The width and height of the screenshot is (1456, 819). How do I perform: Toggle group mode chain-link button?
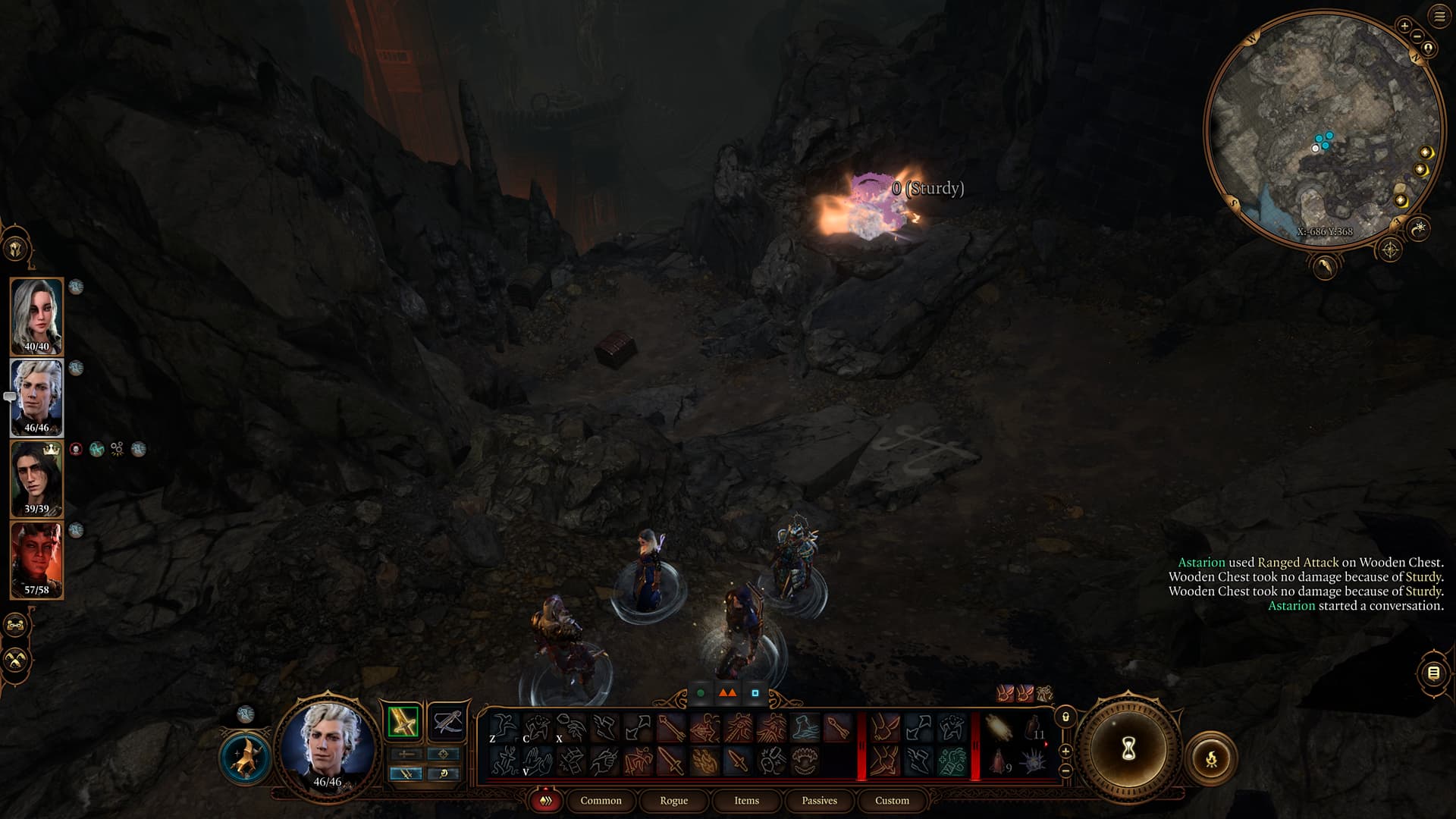tap(16, 626)
